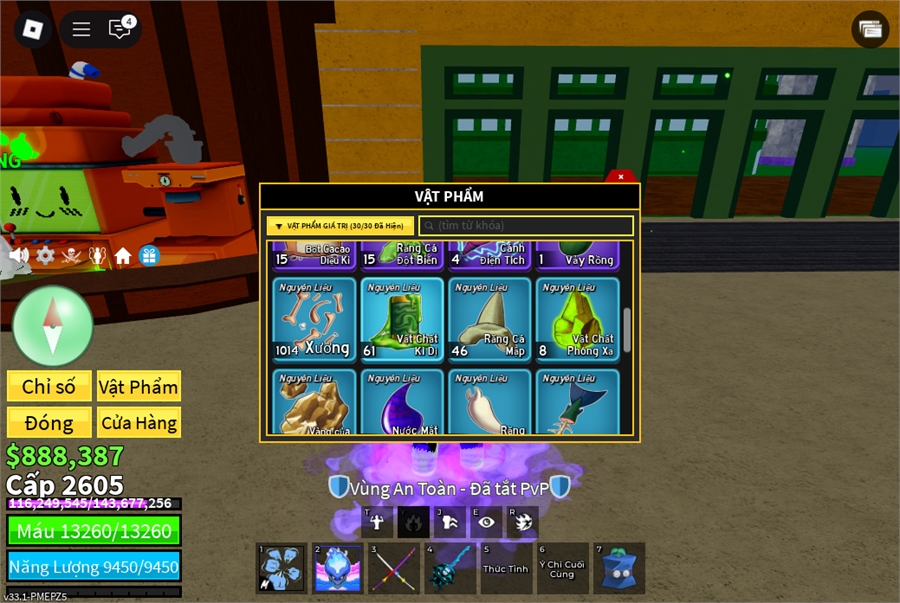Viewport: 900px width, 603px height.
Task: Close the Vật Phẩm inventory window
Action: click(621, 177)
